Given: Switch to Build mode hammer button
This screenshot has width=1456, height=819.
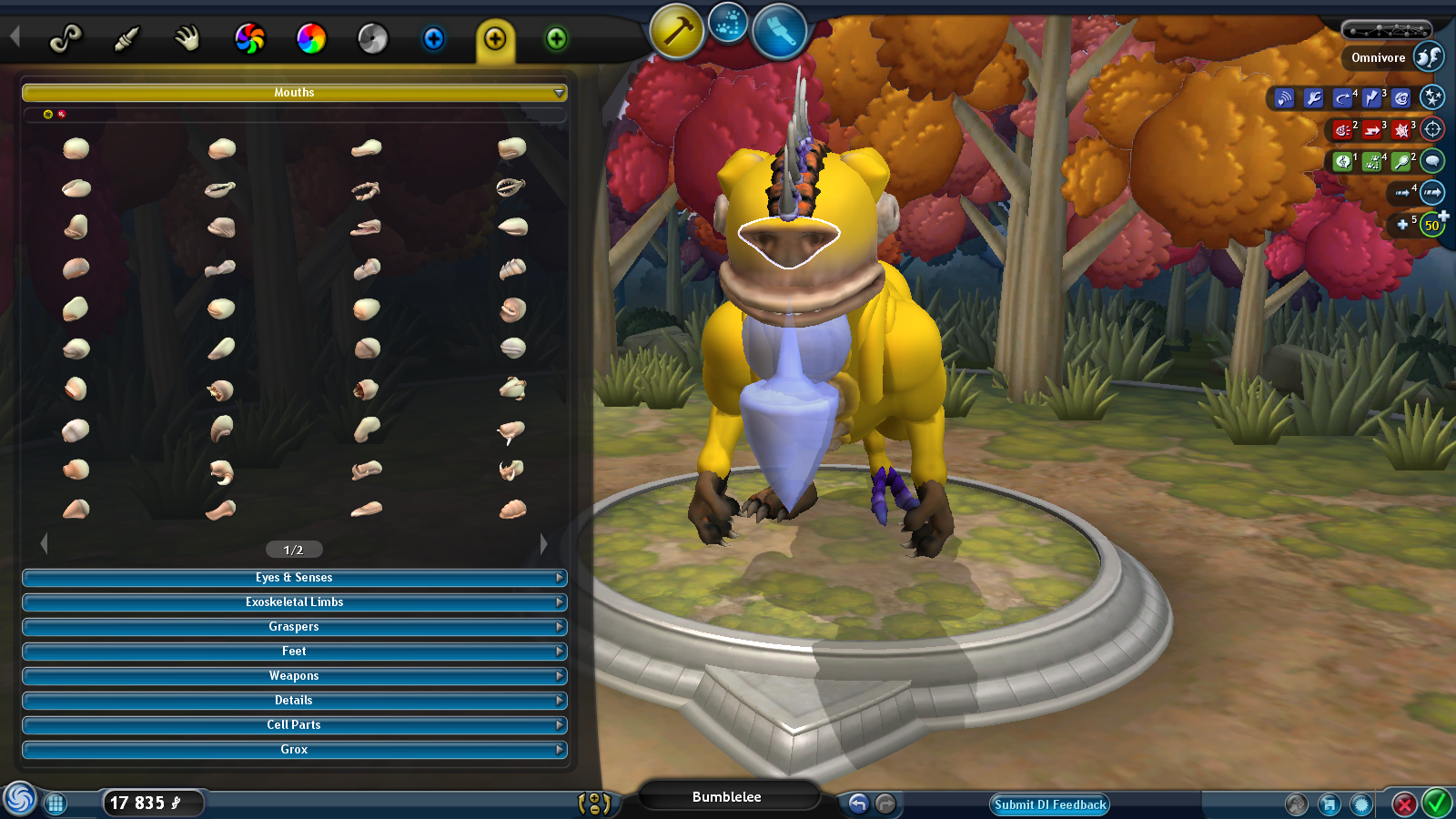Looking at the screenshot, I should tap(676, 32).
